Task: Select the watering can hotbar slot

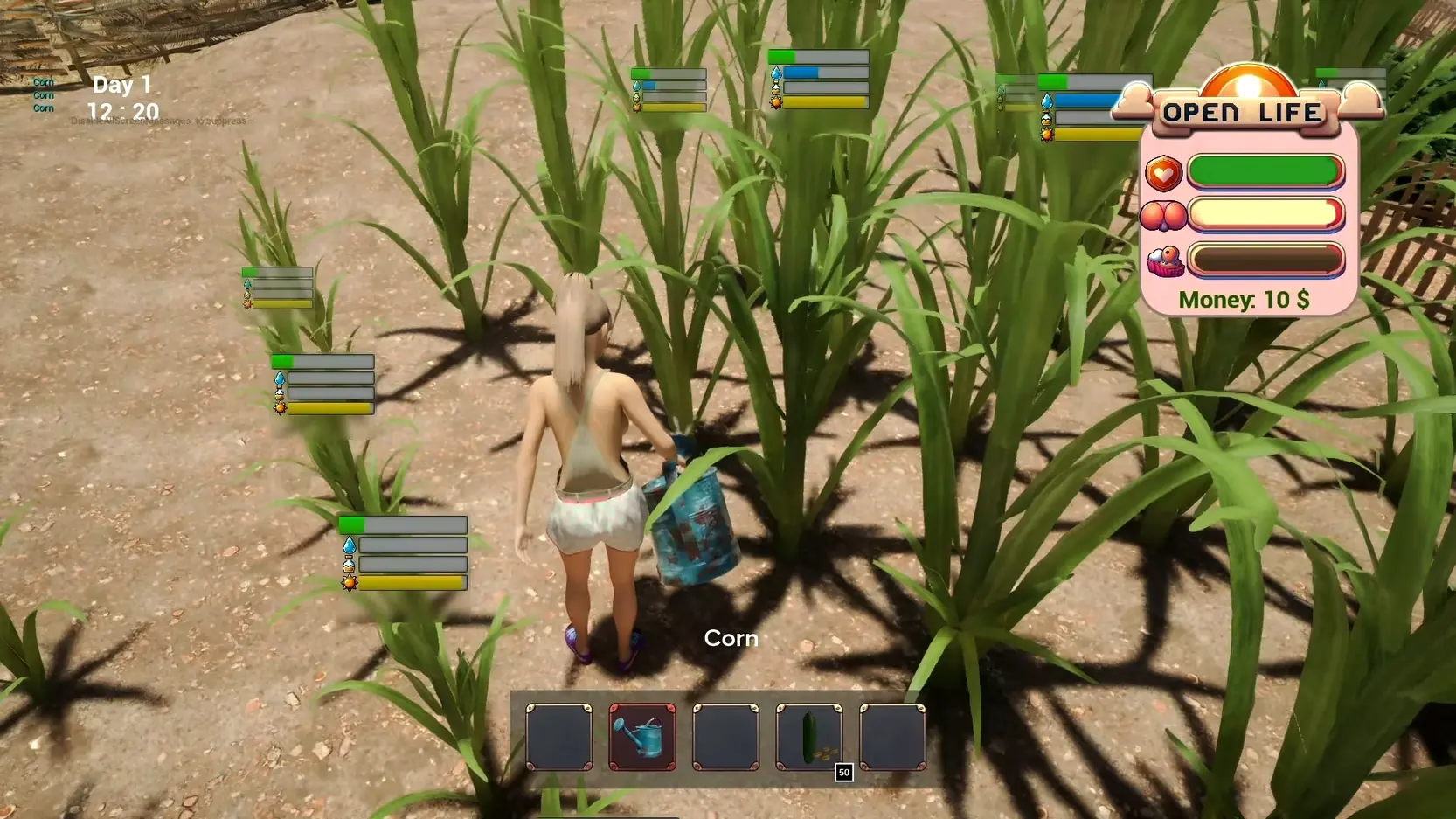Action: click(642, 737)
